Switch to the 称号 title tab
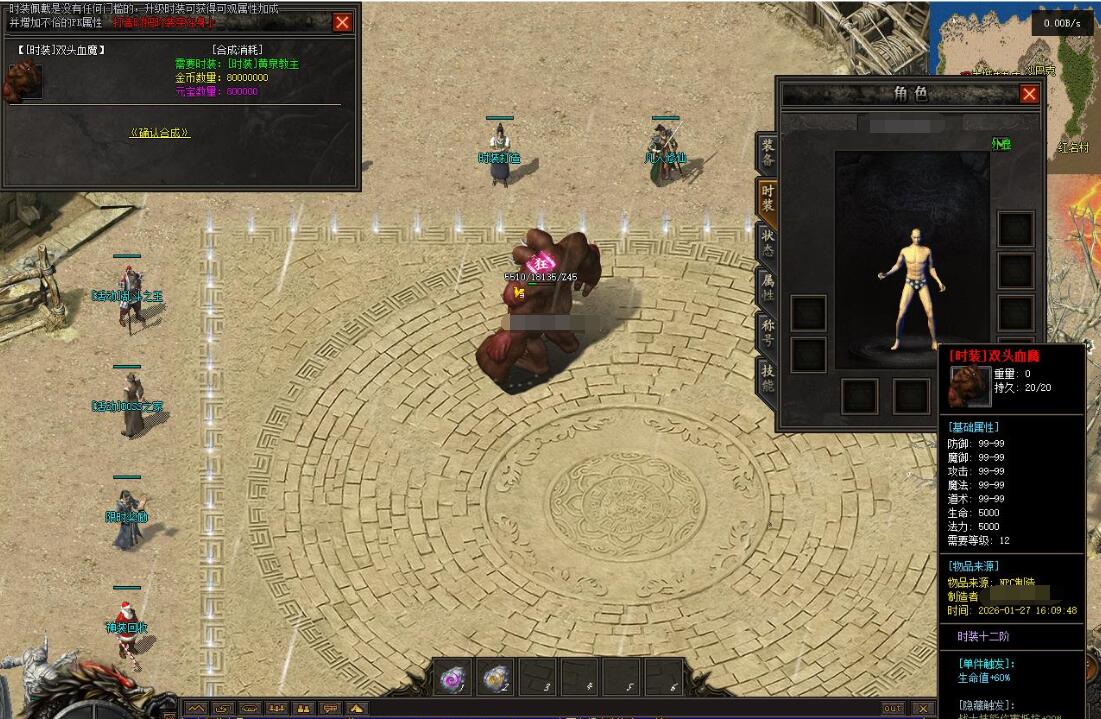 tap(767, 333)
